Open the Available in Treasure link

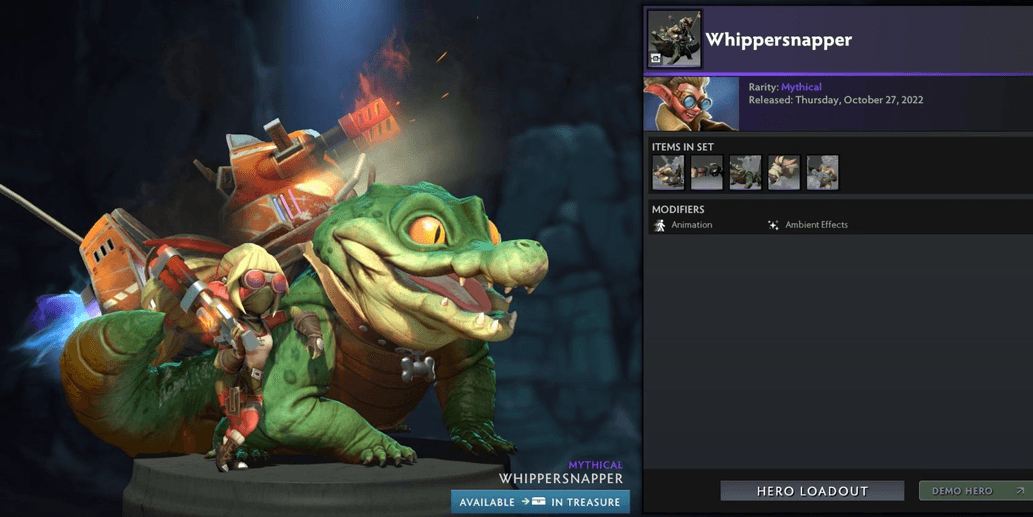tap(540, 502)
